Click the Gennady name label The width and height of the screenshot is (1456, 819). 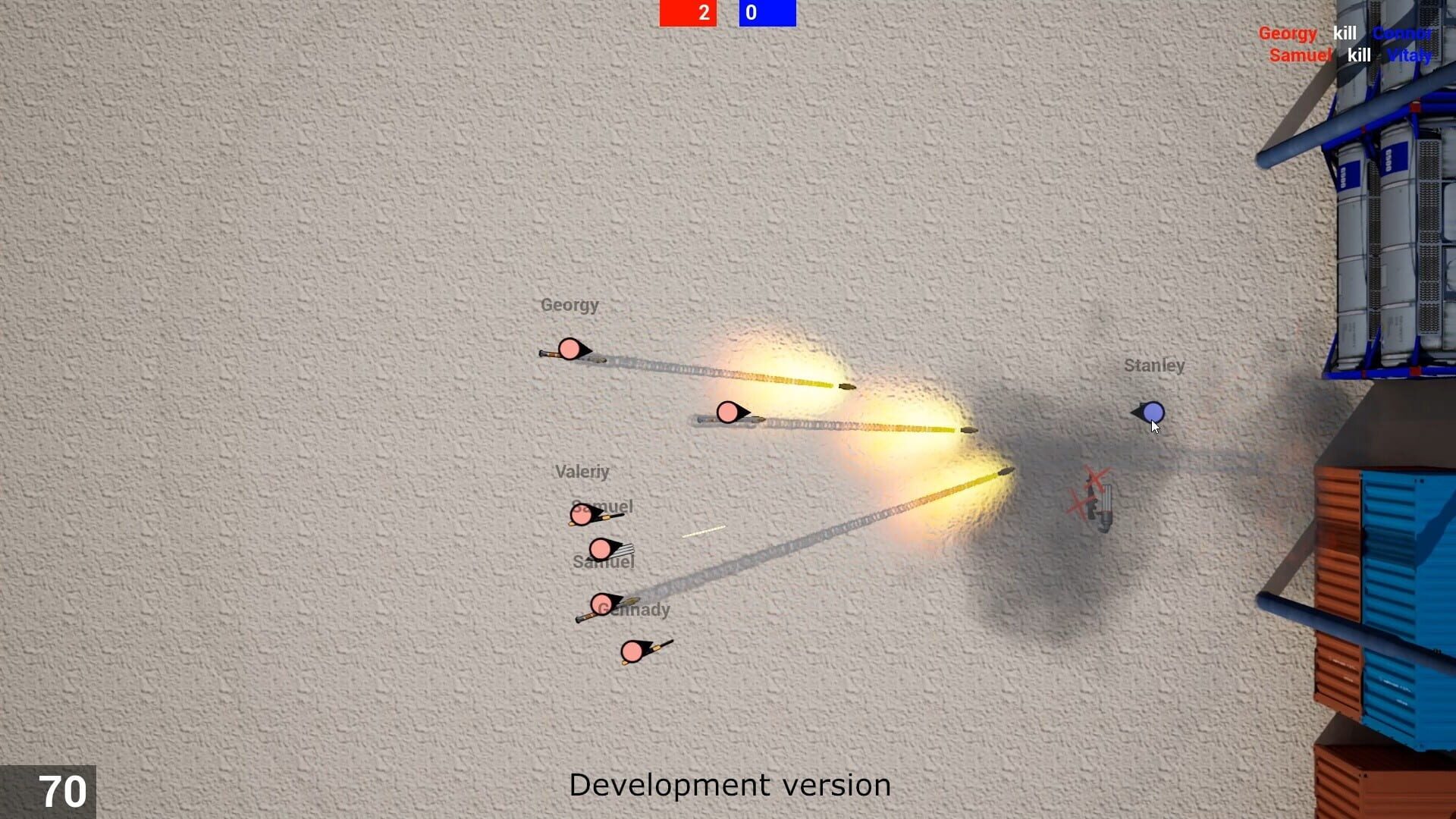coord(634,608)
